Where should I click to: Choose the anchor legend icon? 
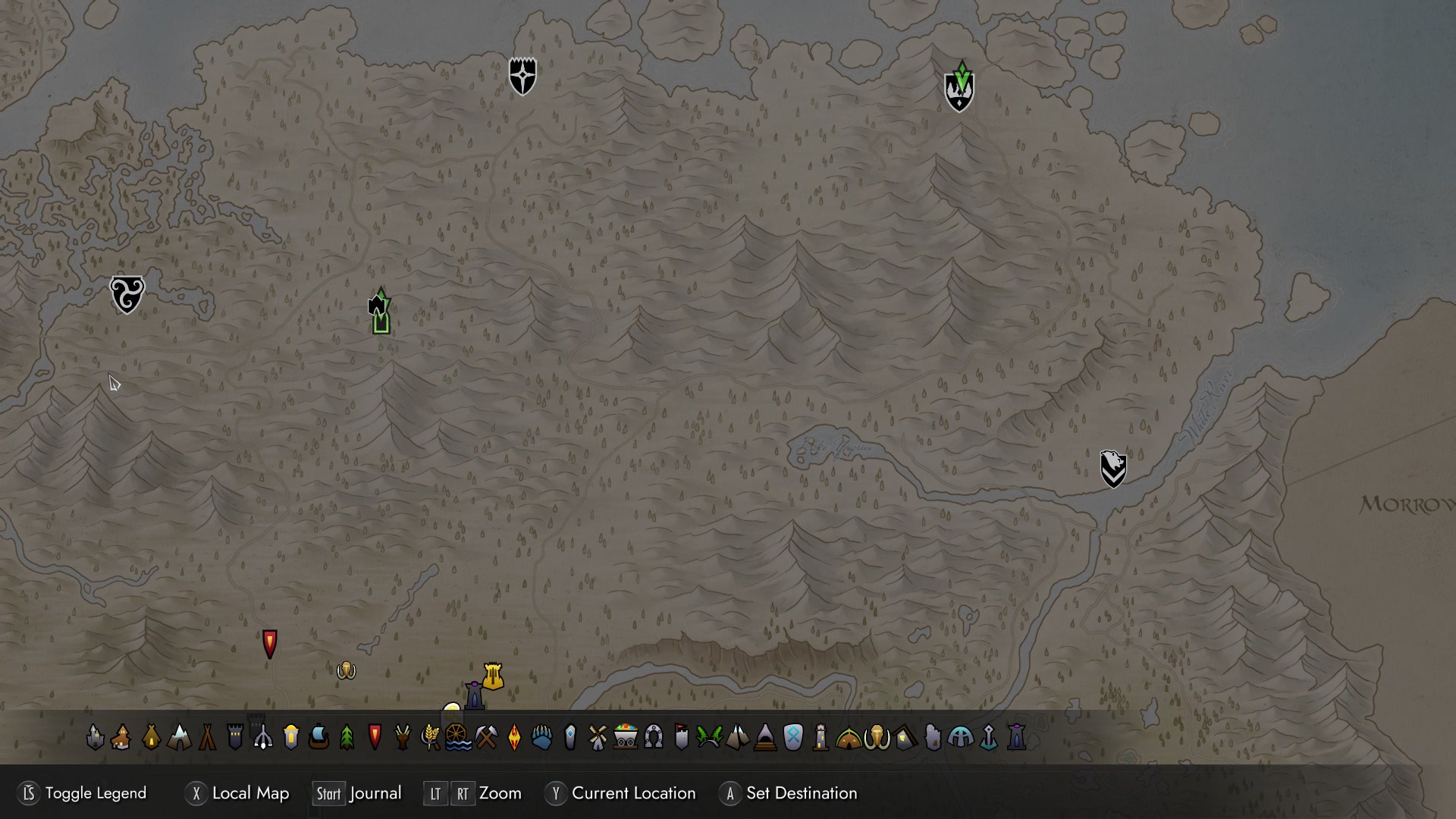pyautogui.click(x=989, y=736)
